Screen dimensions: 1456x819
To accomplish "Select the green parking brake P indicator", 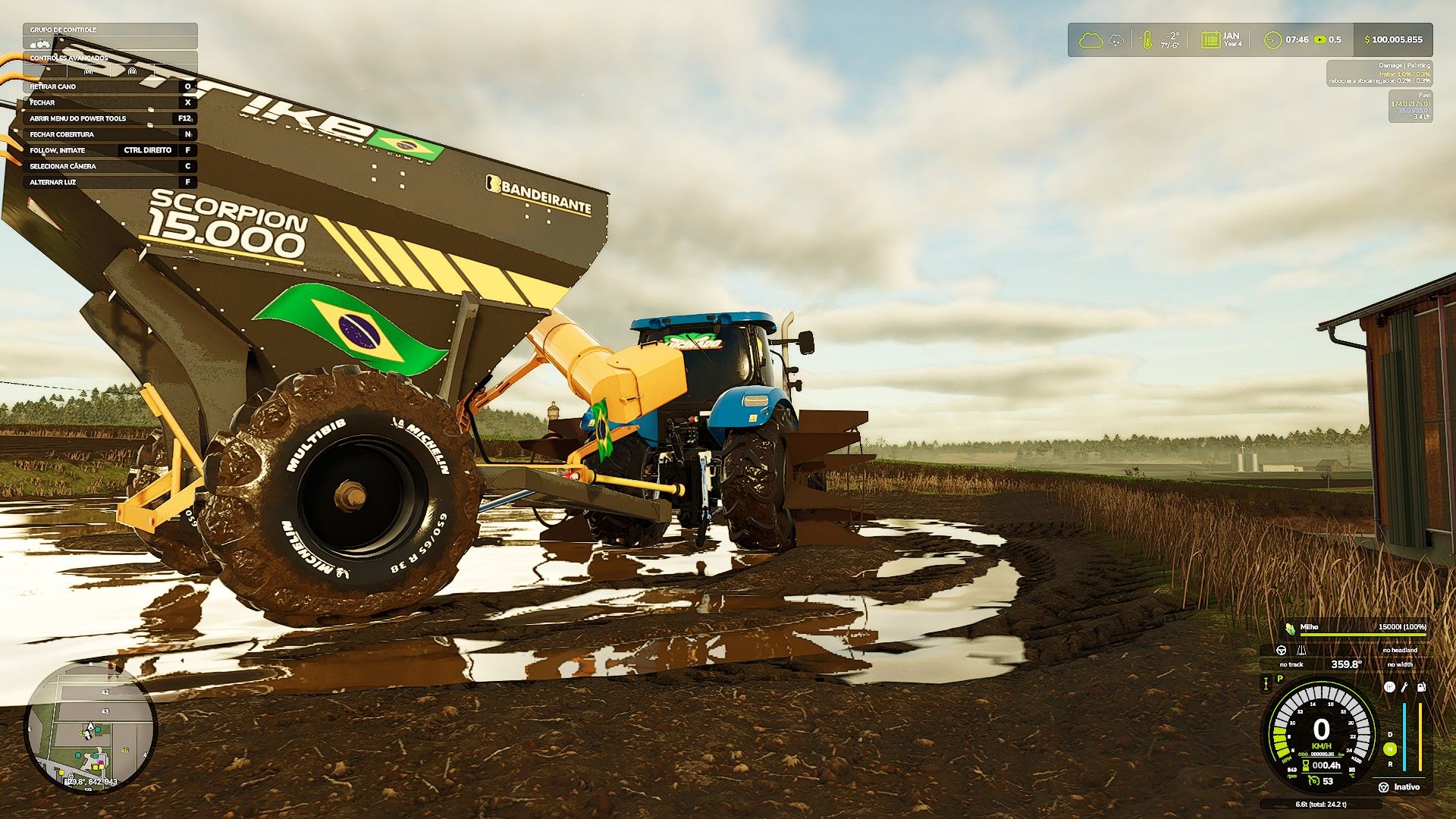I will 1280,679.
